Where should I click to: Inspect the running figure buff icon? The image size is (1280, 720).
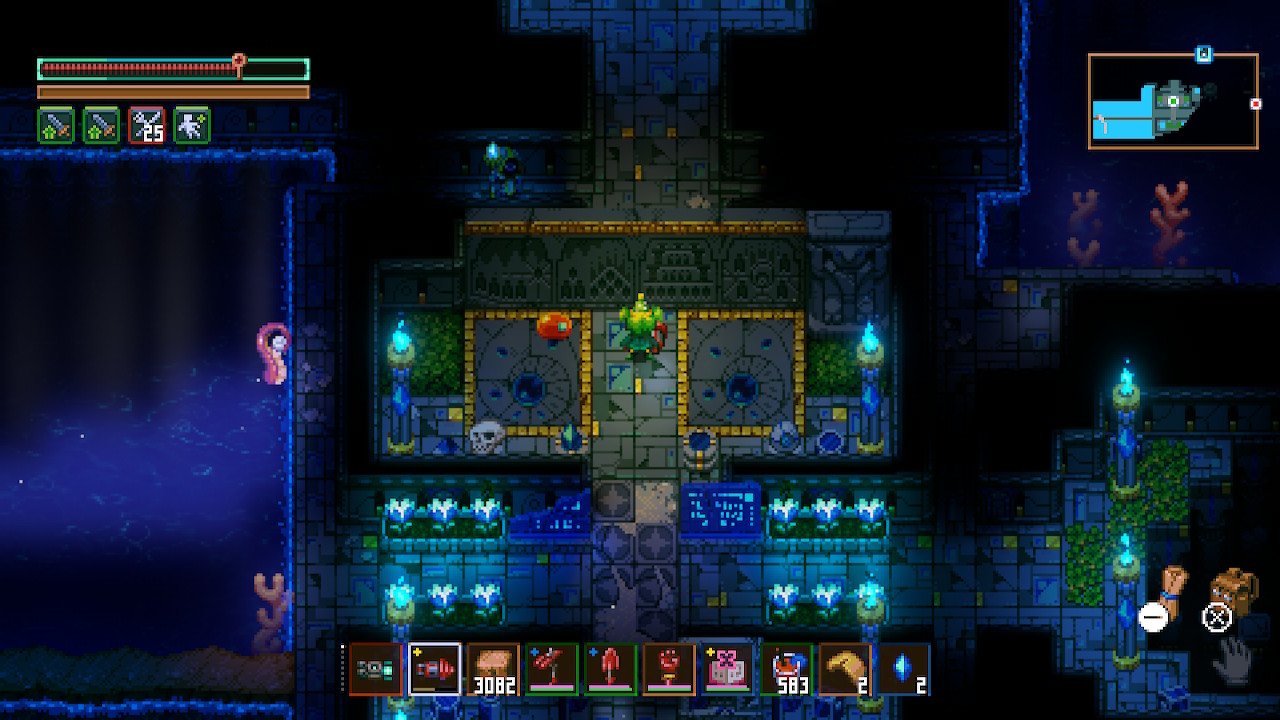click(192, 126)
